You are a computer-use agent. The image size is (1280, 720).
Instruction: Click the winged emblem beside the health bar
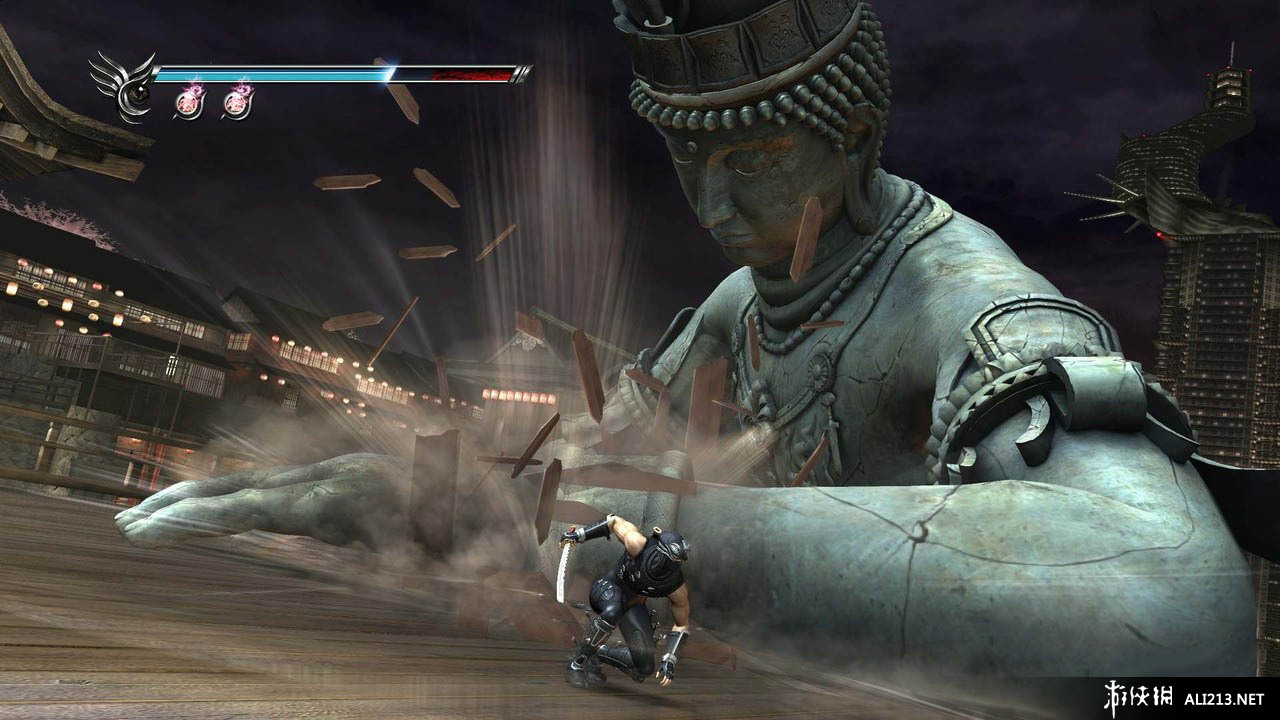tap(123, 88)
